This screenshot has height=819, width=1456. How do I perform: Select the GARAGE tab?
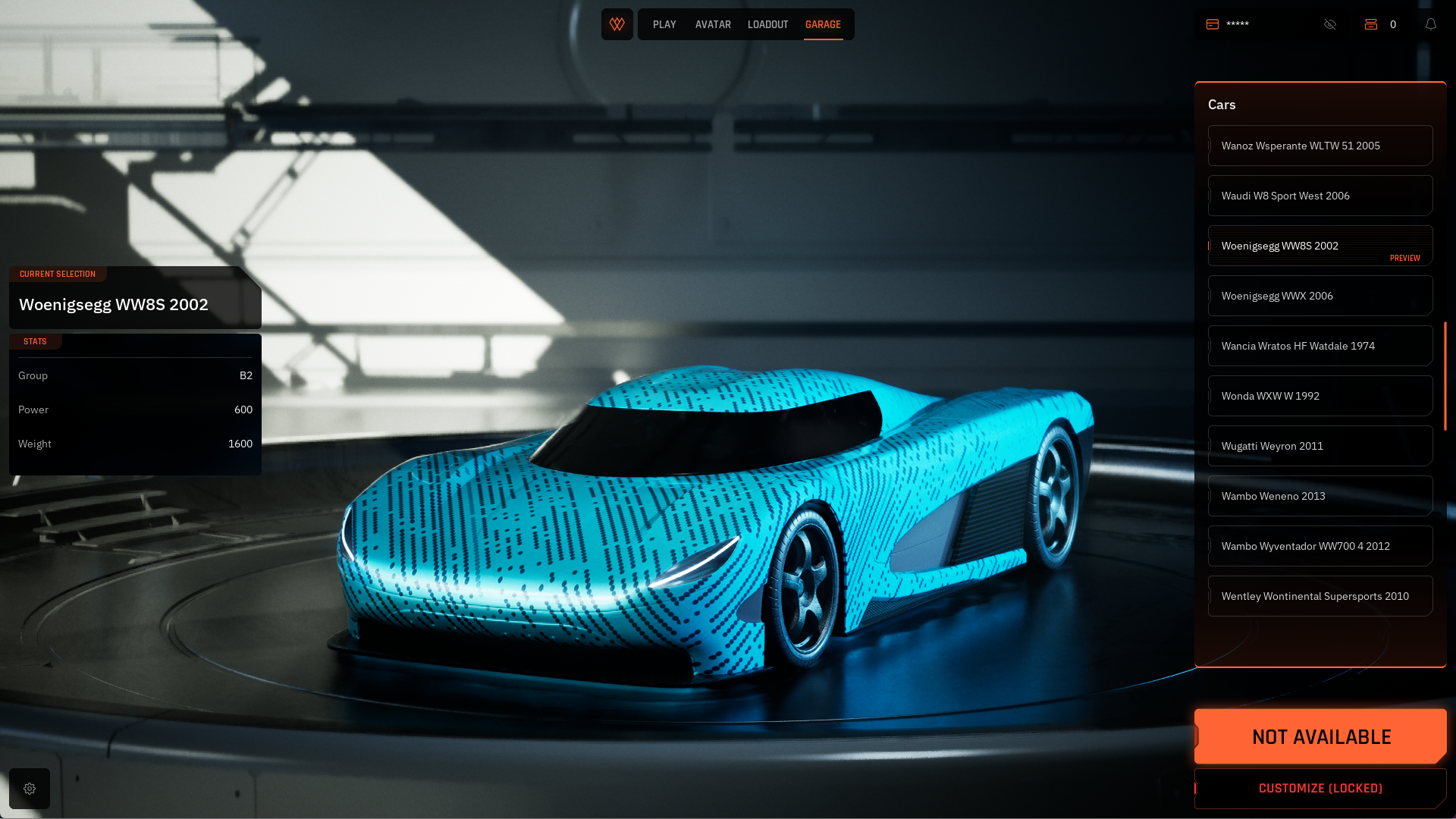point(823,24)
